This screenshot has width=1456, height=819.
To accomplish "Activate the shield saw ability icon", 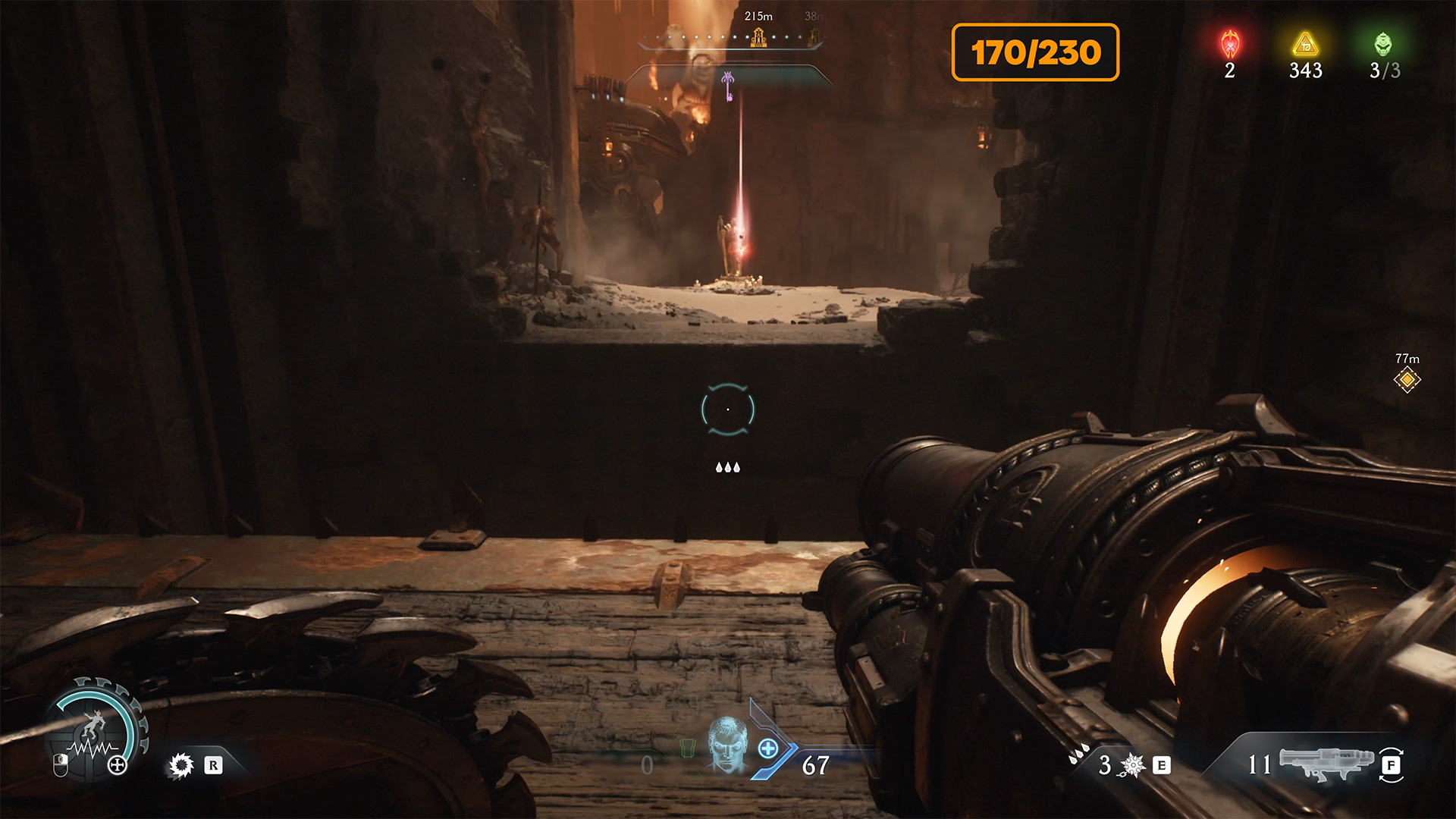I will tap(180, 765).
